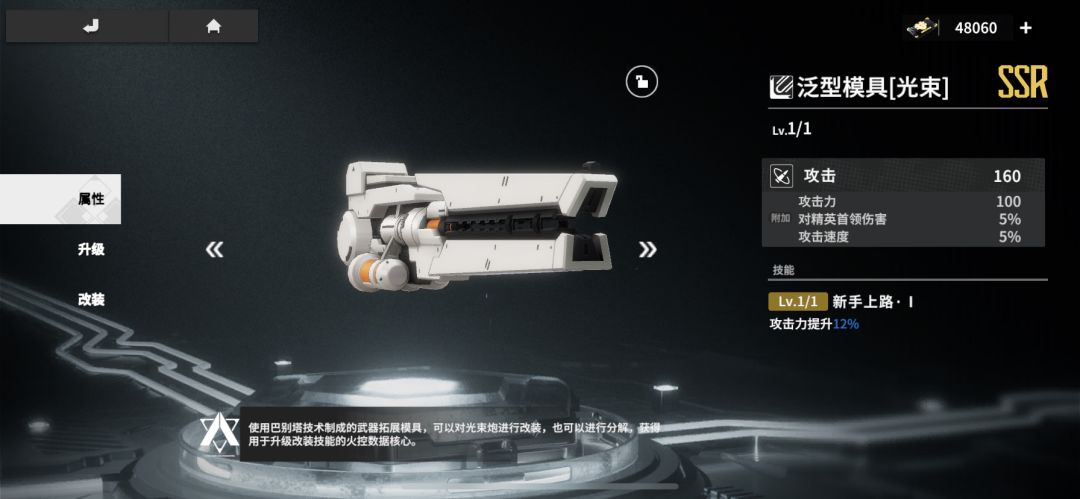Viewport: 1080px width, 499px height.
Task: Switch to the 属性 tab
Action: (90, 199)
